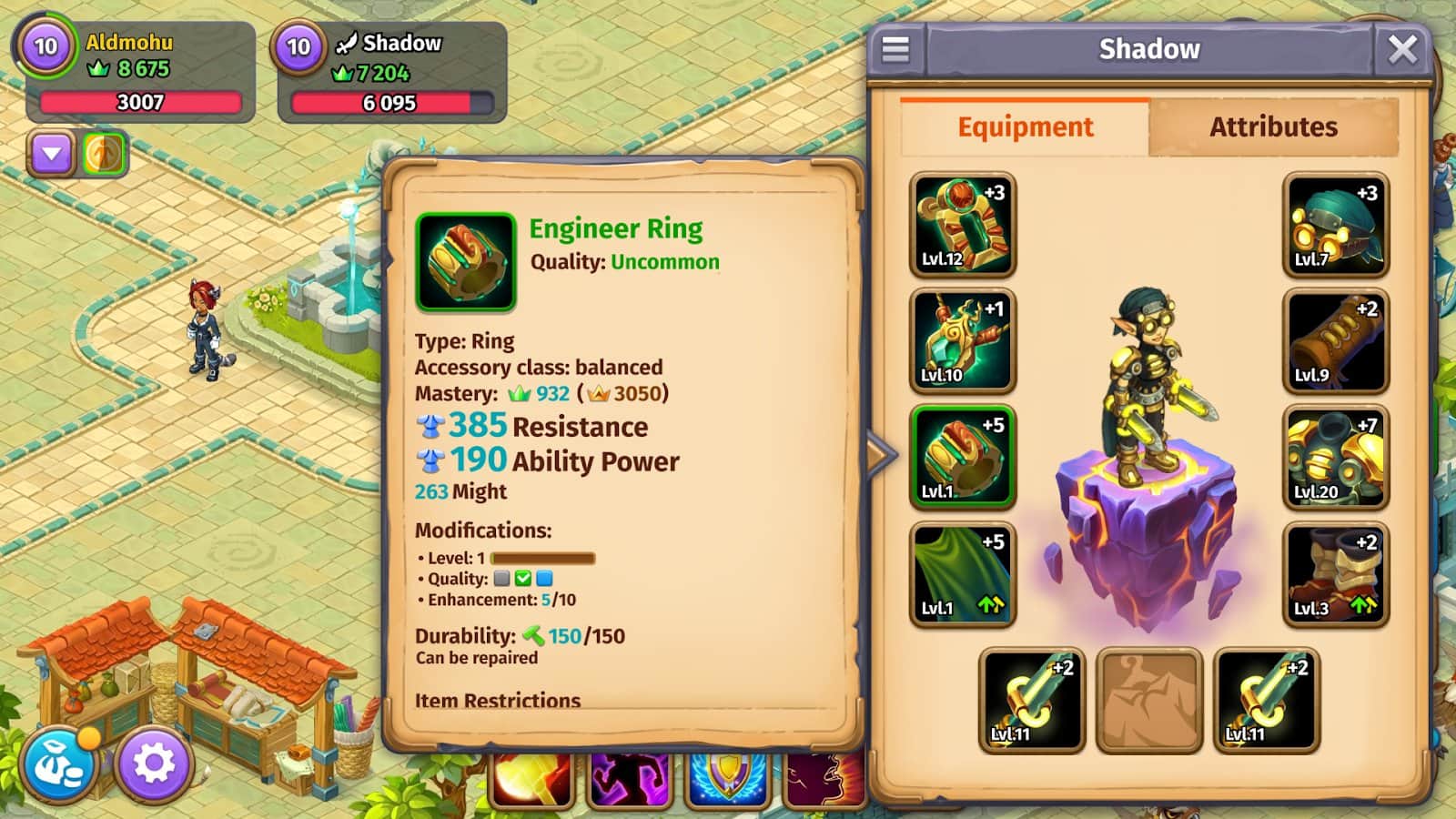The width and height of the screenshot is (1456, 819).
Task: Click Aldmohu's level 10 player badge
Action: click(x=45, y=46)
